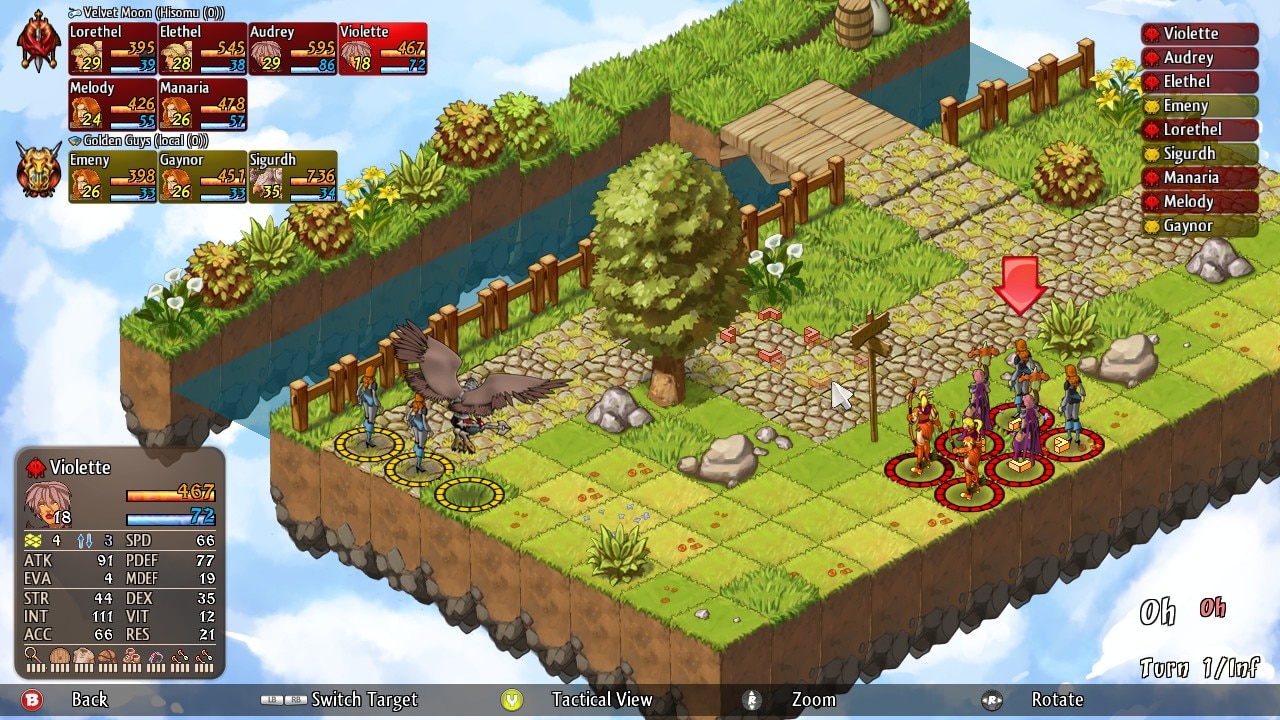The height and width of the screenshot is (720, 1280).
Task: Select Manaria in the turn order list
Action: [x=1199, y=178]
